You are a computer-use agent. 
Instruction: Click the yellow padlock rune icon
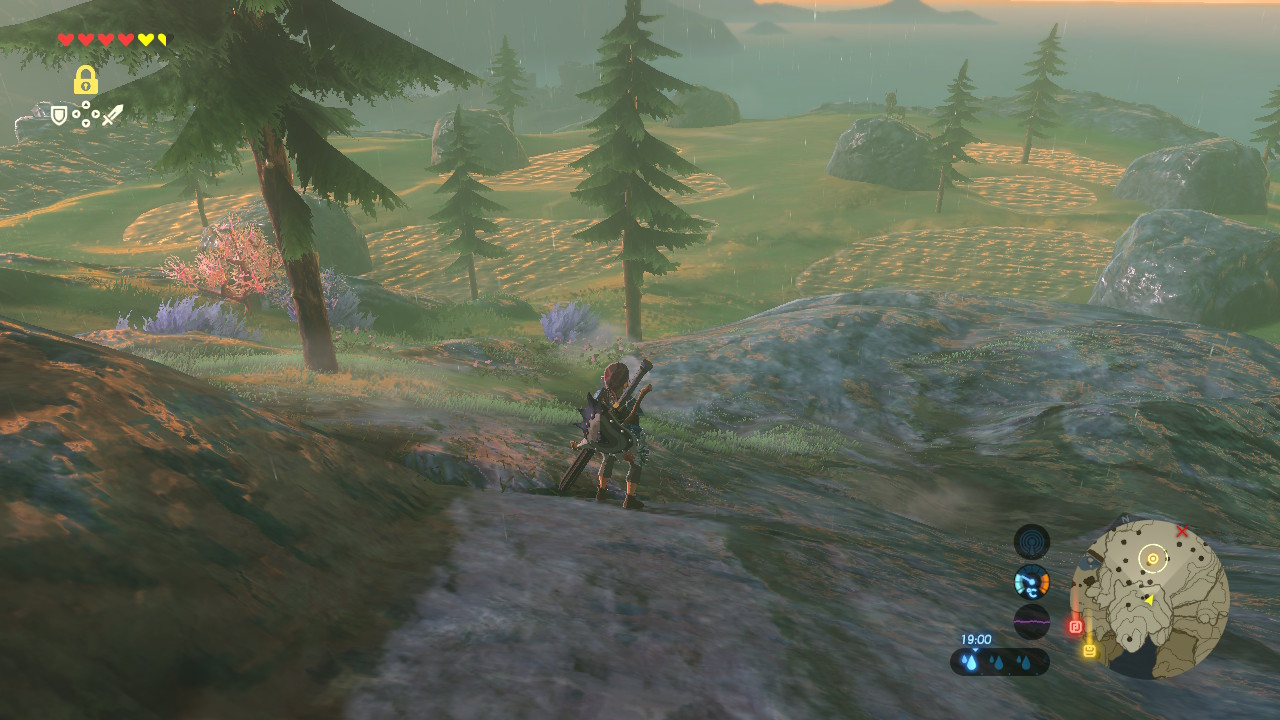click(85, 80)
